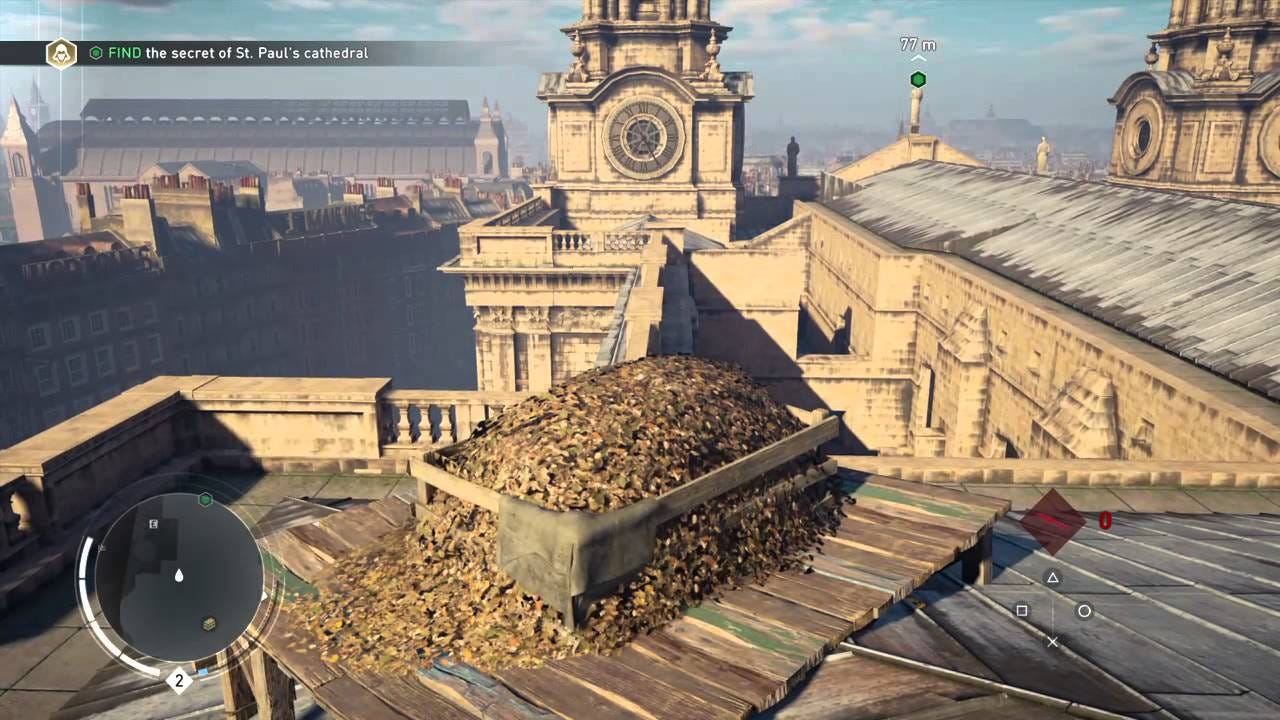Select the green objective marker at the minimap's top edge
Viewport: 1280px width, 720px height.
205,498
